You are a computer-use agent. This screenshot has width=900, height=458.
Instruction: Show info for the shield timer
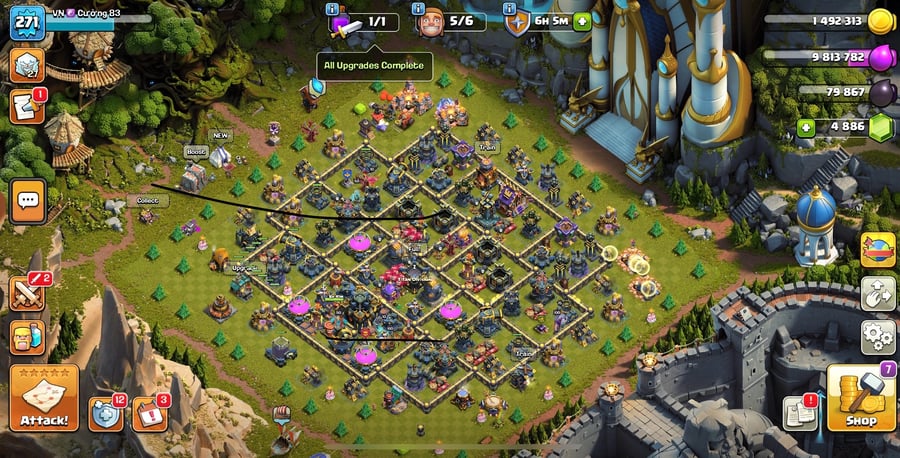[509, 10]
